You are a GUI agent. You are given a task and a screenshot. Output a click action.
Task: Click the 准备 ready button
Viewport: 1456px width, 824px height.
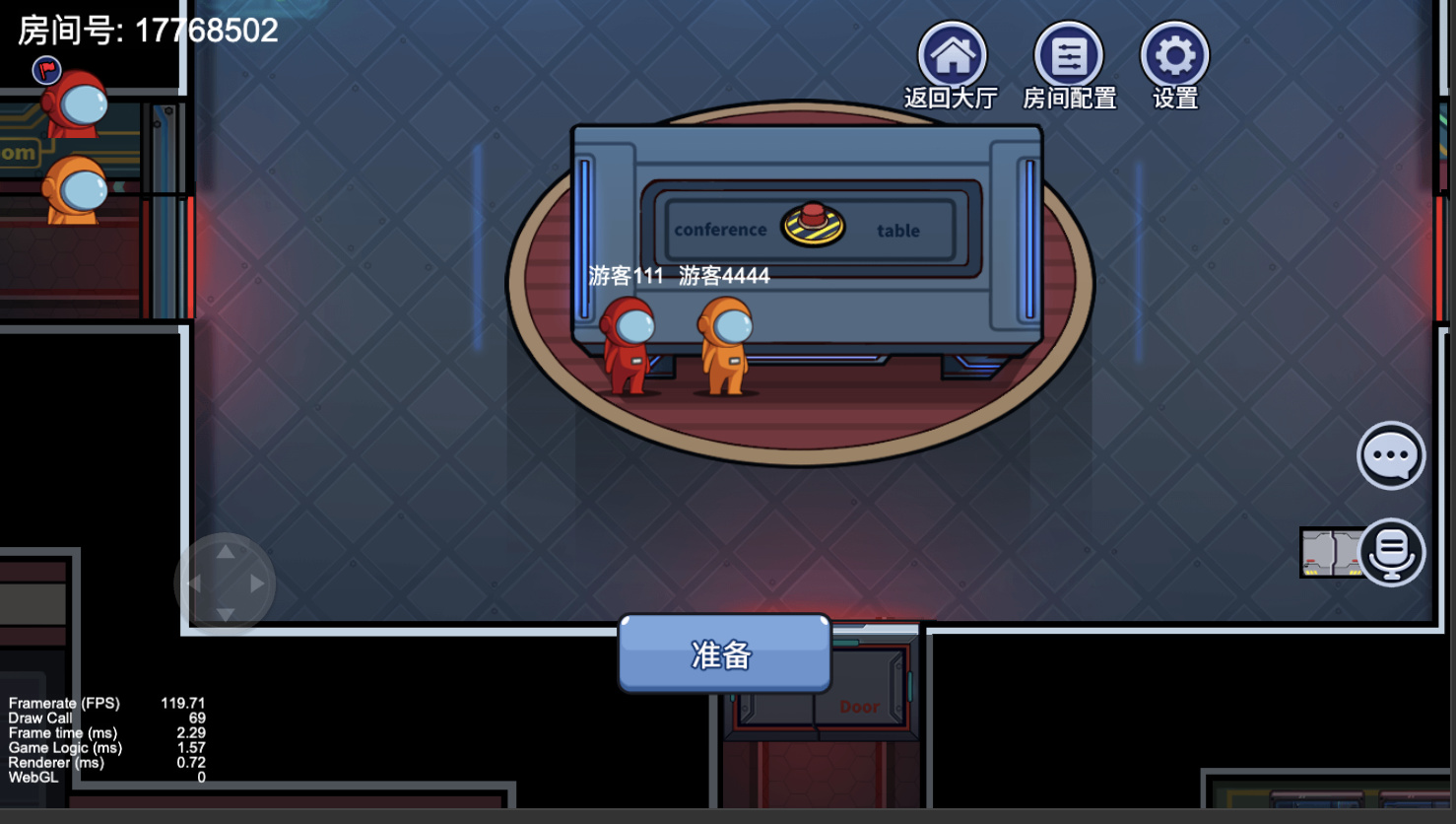724,653
